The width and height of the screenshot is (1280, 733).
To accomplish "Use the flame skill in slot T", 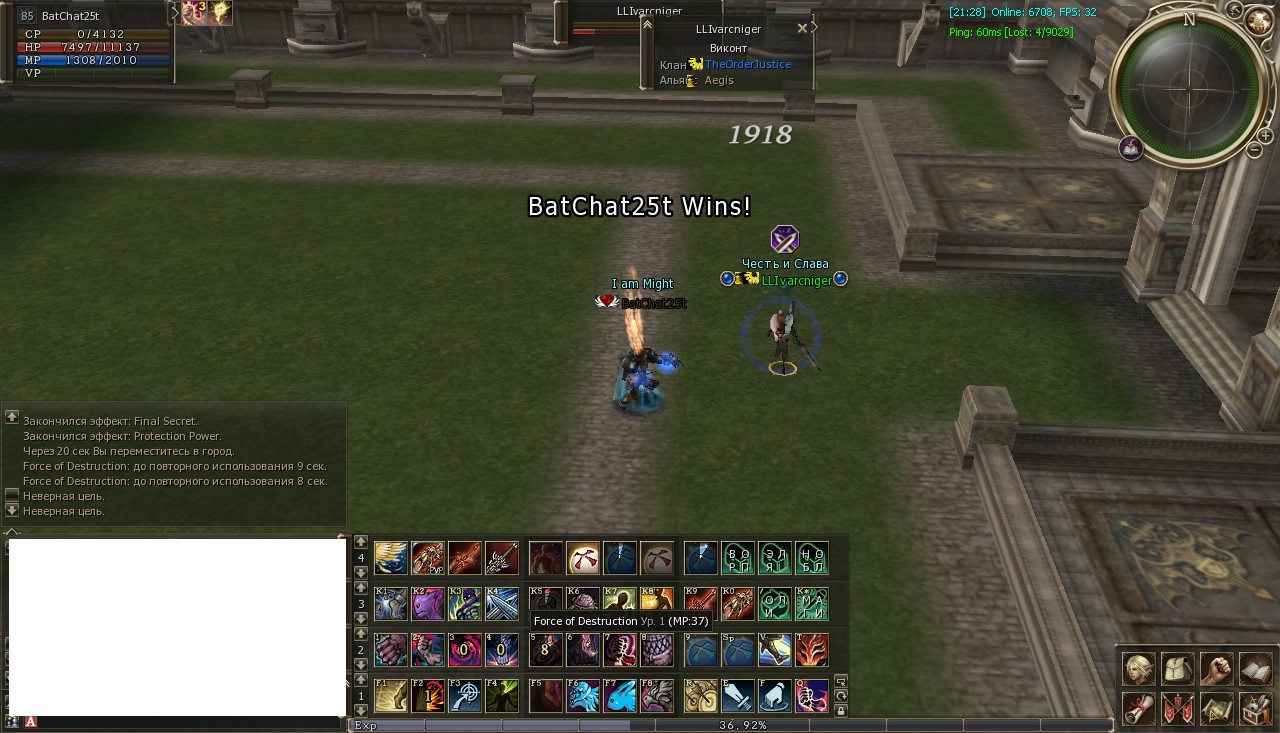I will click(x=811, y=649).
